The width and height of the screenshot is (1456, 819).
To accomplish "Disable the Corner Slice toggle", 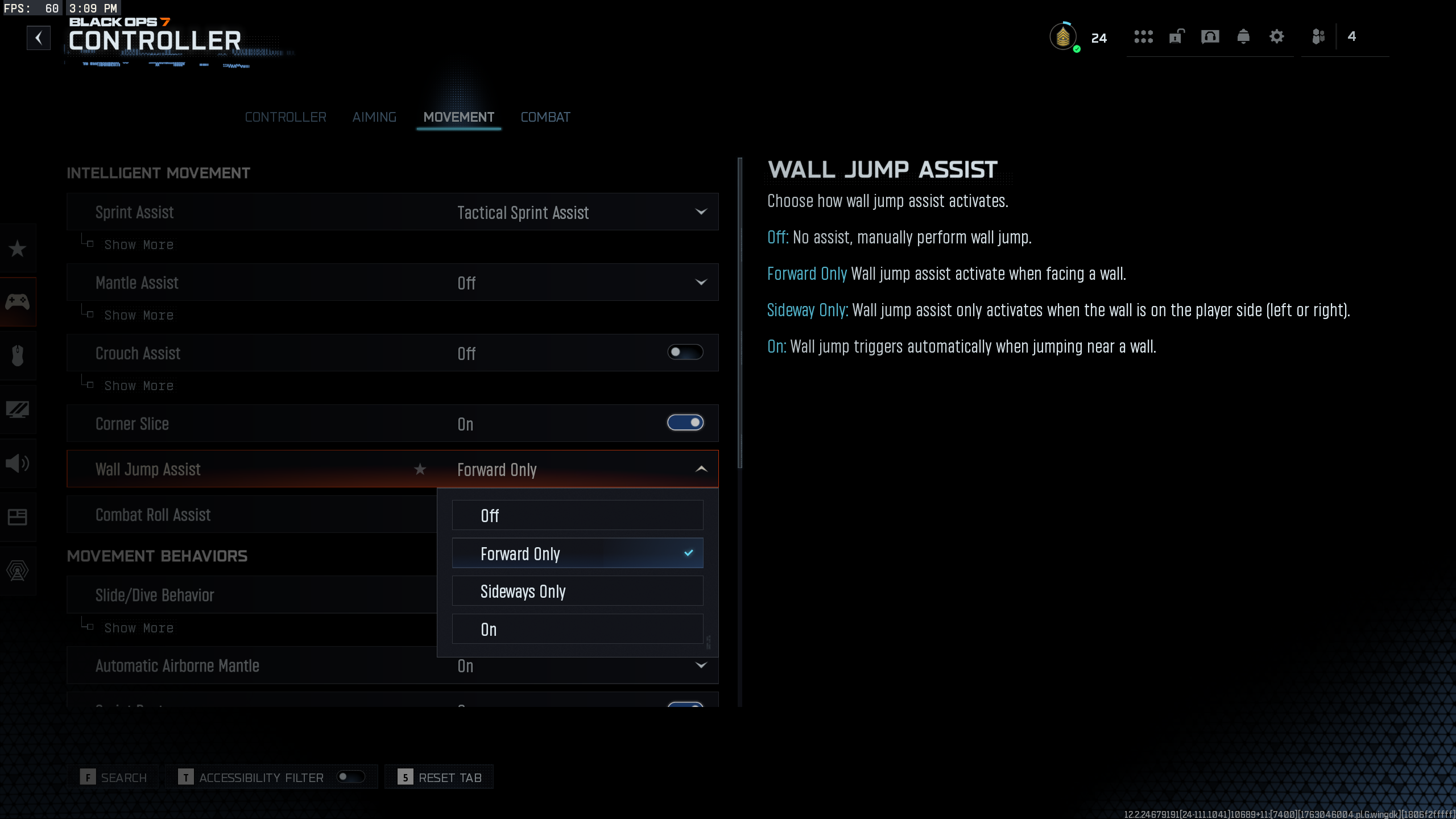I will click(x=685, y=423).
